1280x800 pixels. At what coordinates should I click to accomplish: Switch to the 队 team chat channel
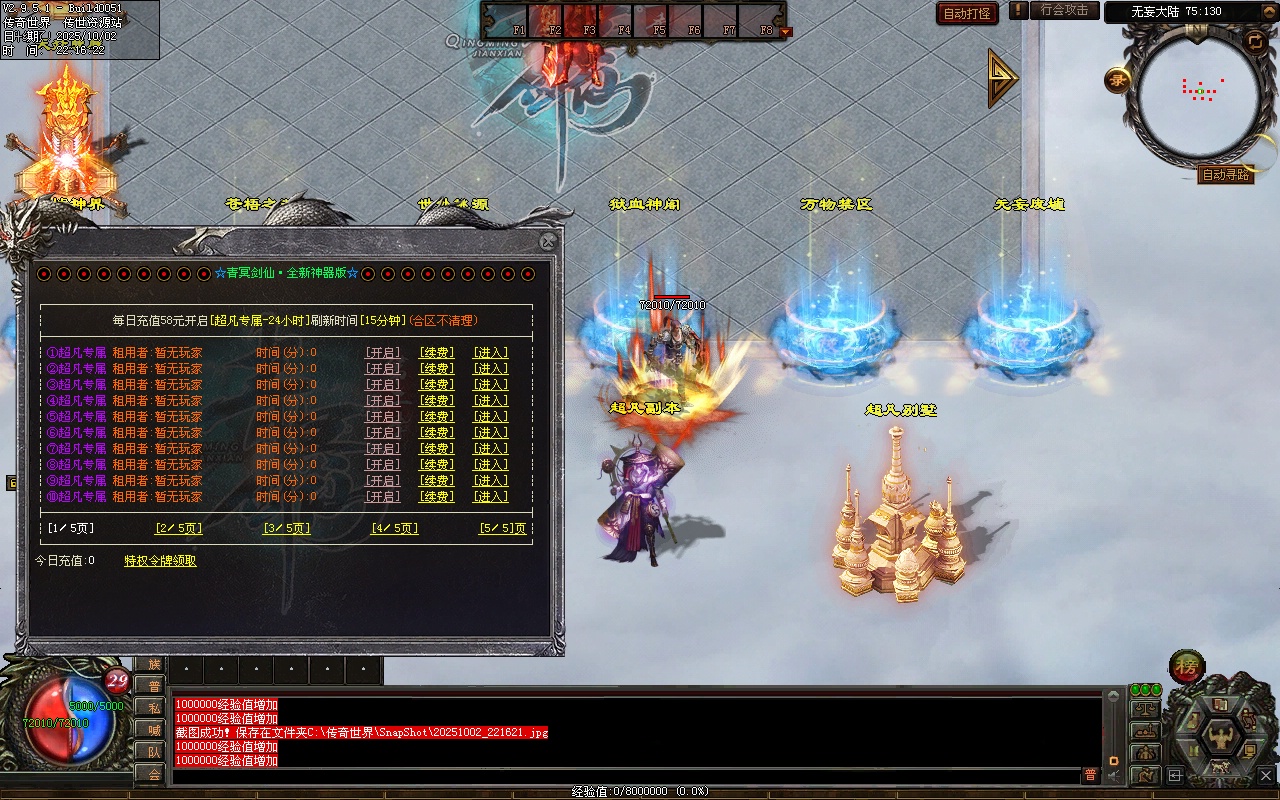pyautogui.click(x=150, y=752)
